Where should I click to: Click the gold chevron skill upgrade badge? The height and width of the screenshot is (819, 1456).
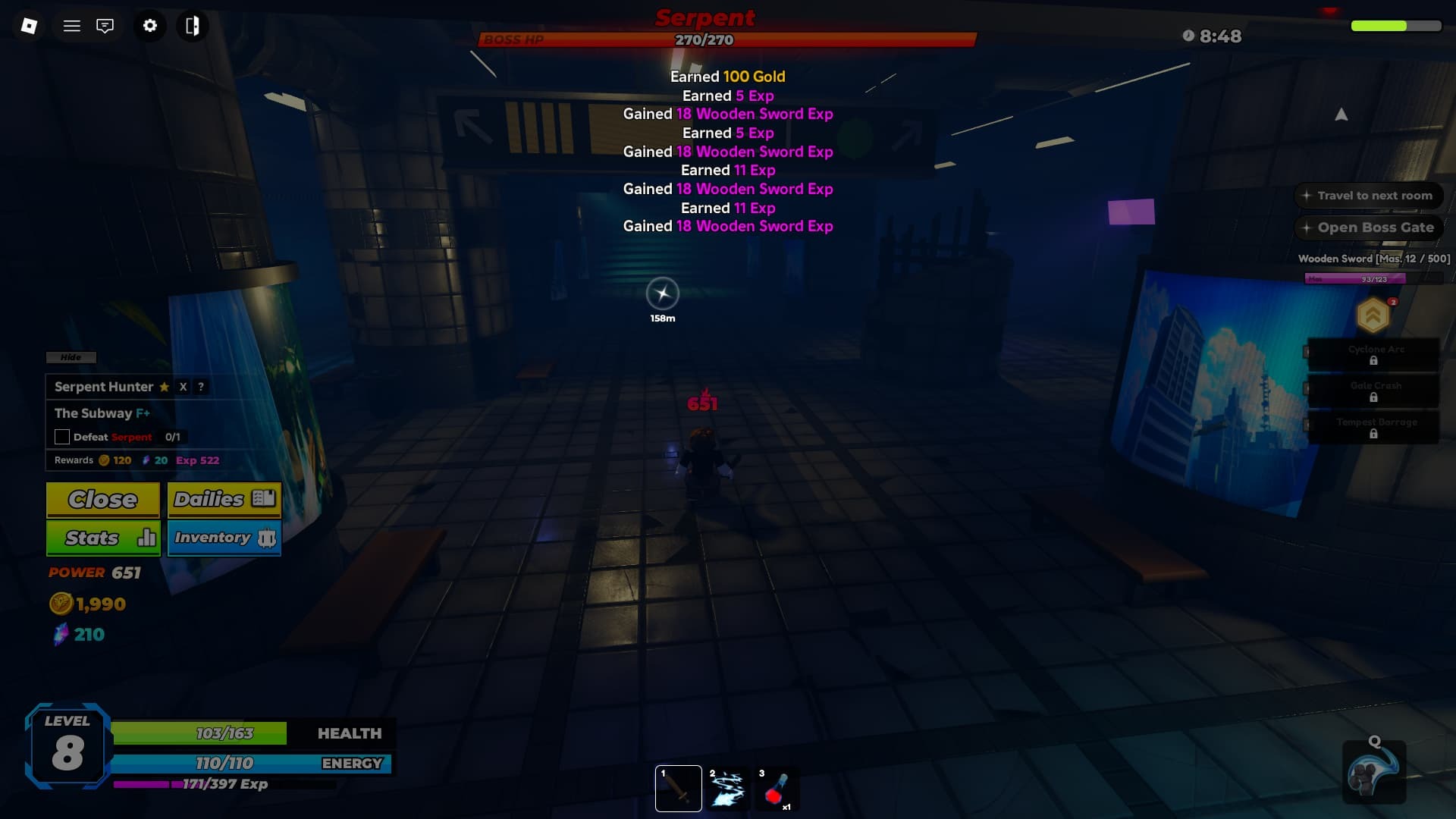(x=1373, y=315)
